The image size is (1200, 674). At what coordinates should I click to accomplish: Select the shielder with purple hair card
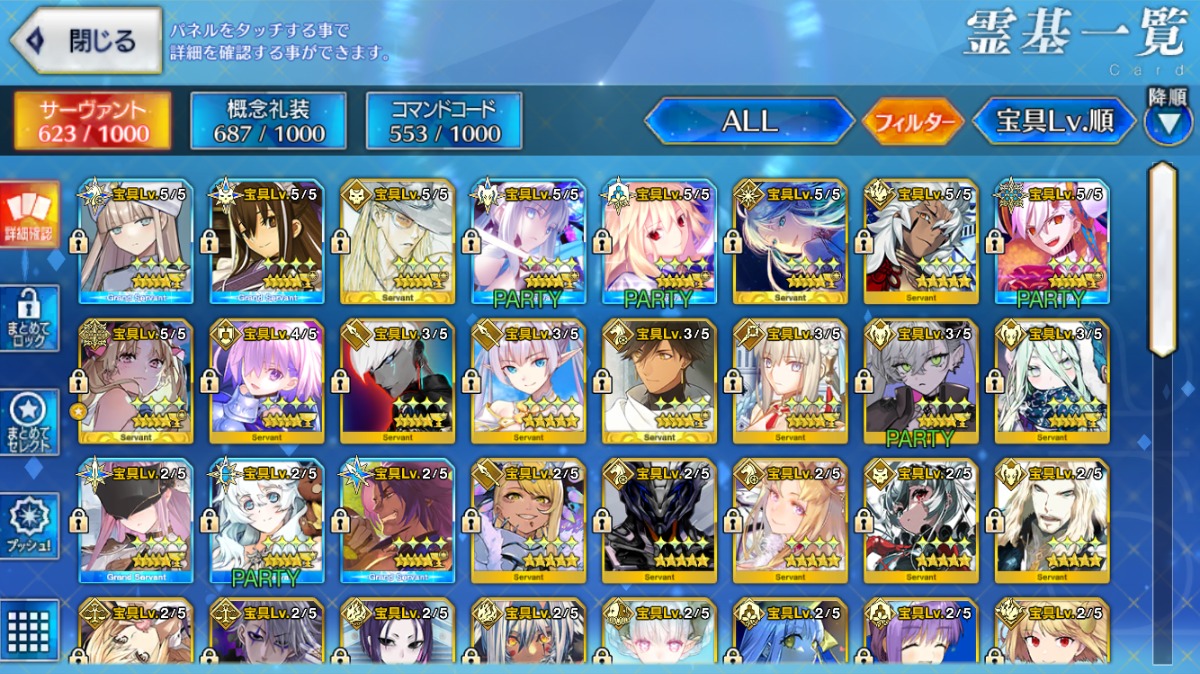tap(267, 382)
